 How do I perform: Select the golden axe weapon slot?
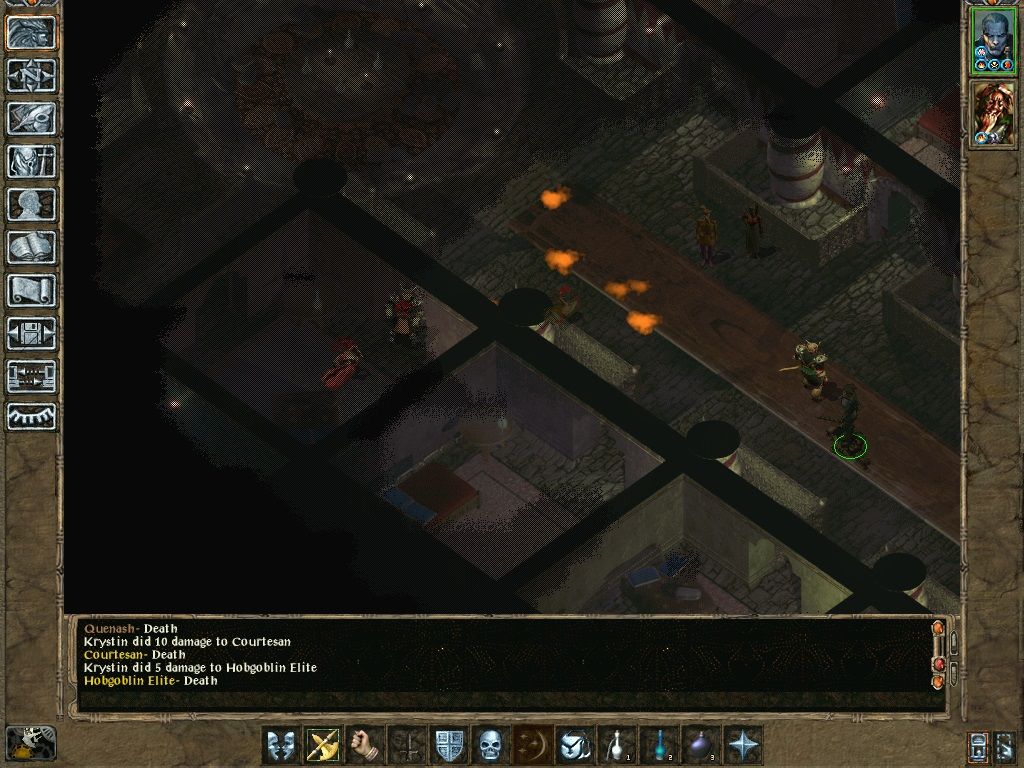tap(322, 745)
